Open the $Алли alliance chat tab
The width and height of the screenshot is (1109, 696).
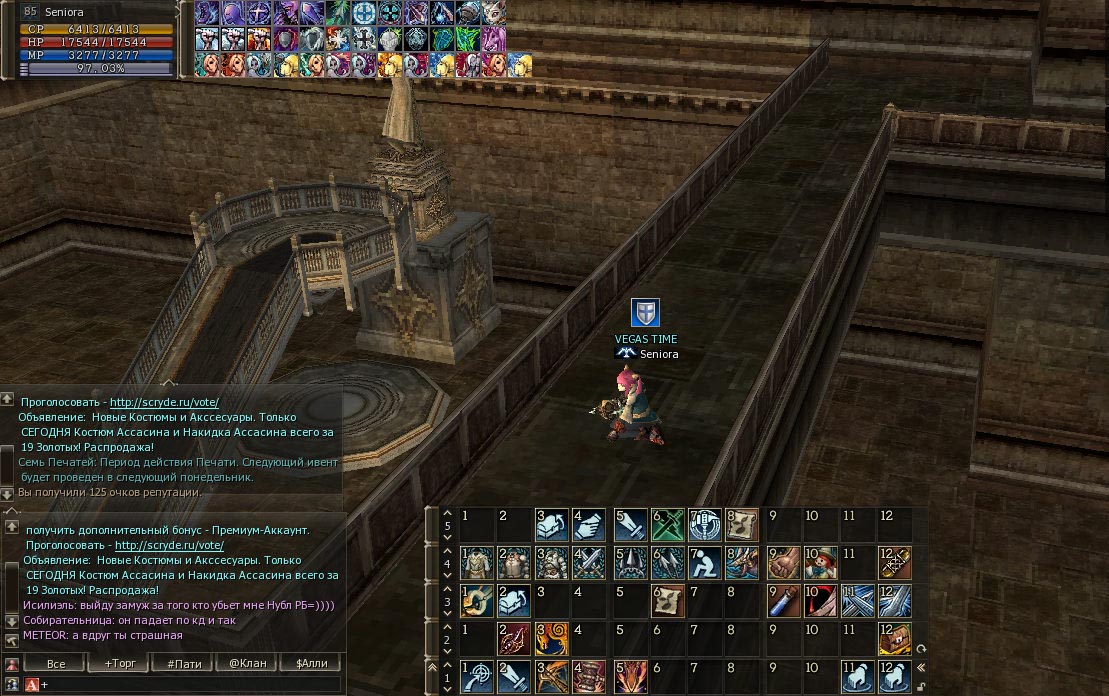tap(311, 663)
